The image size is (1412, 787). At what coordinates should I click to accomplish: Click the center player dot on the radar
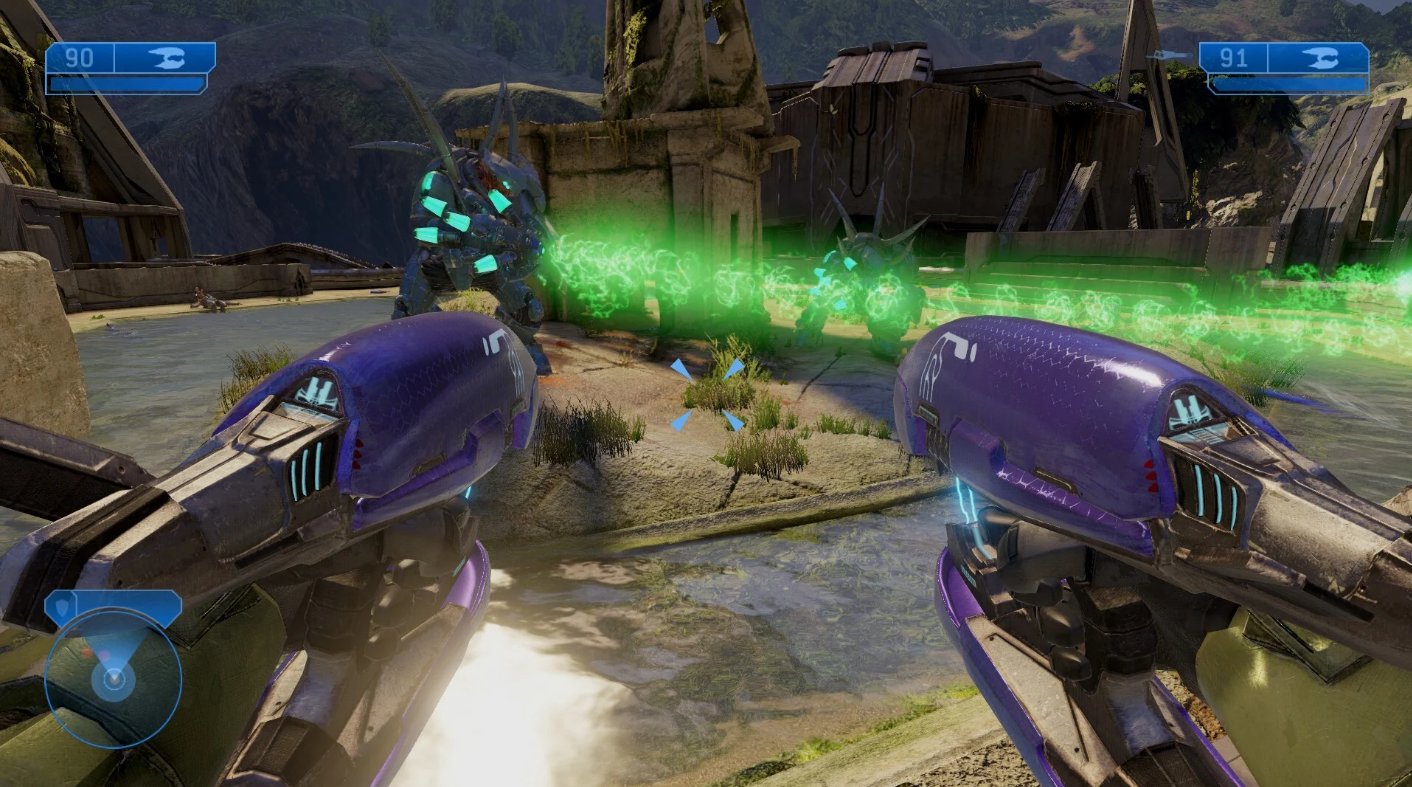coord(115,678)
